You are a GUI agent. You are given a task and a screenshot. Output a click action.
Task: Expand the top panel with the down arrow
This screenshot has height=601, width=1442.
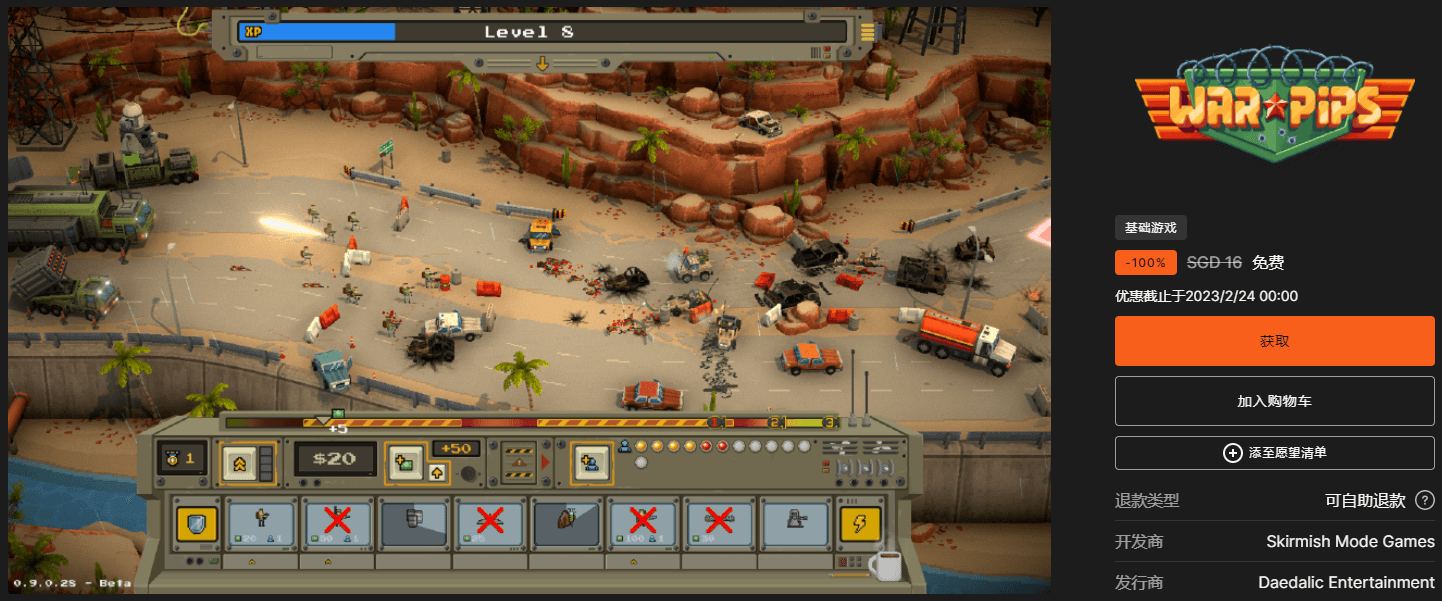(542, 63)
